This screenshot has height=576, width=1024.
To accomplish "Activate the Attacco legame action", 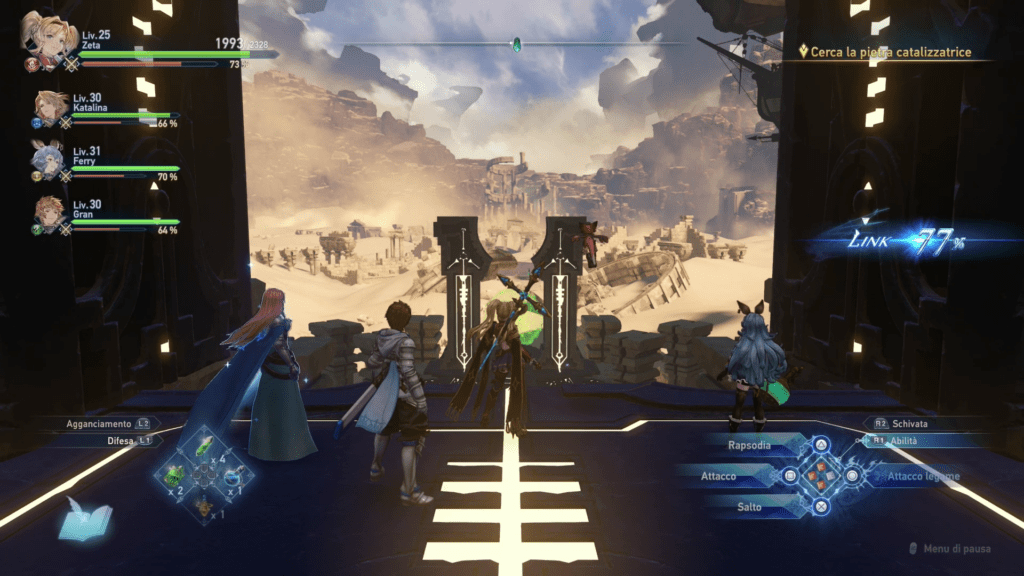I will point(920,476).
